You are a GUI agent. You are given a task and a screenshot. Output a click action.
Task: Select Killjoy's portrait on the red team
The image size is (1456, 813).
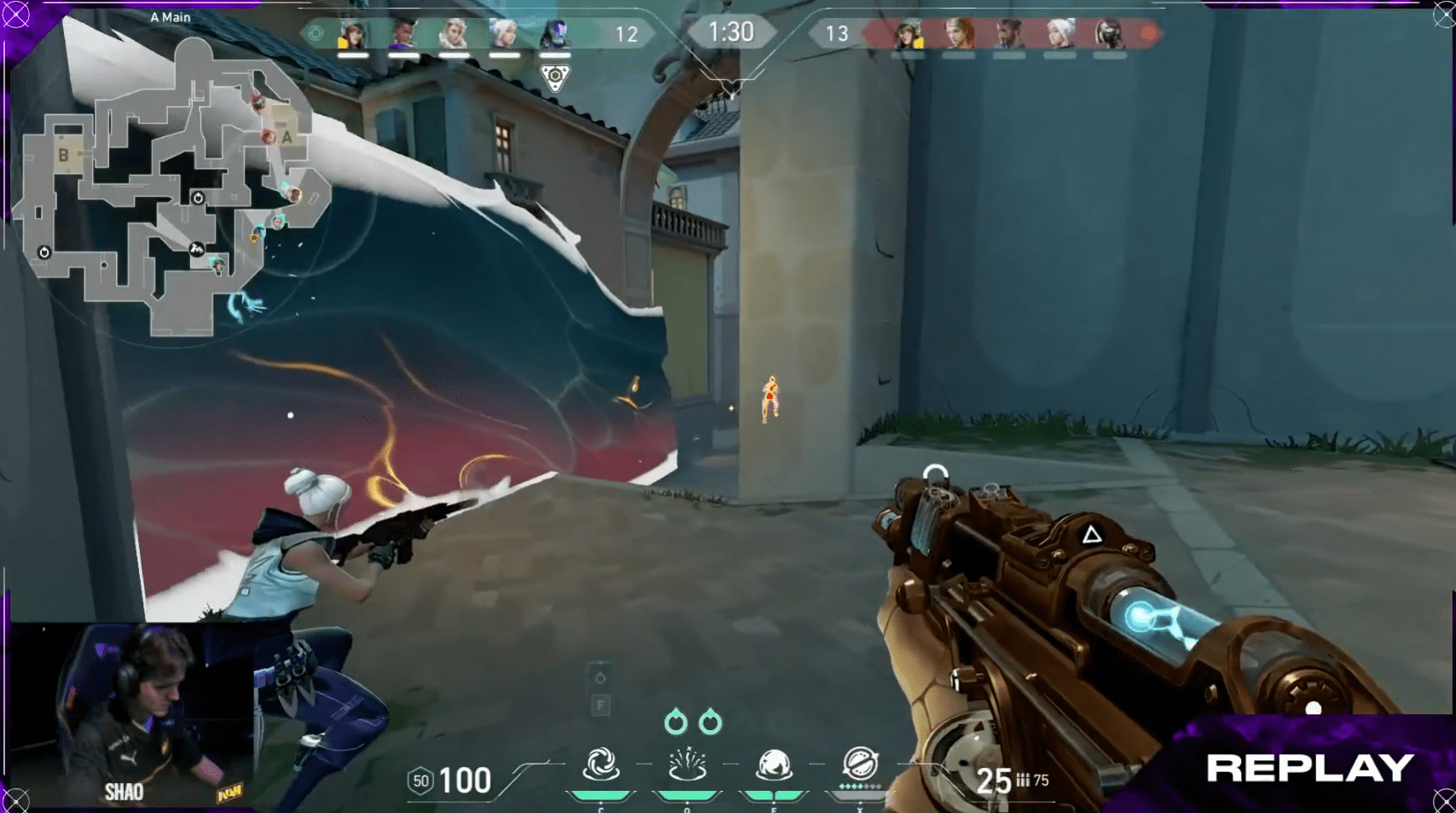[x=908, y=34]
